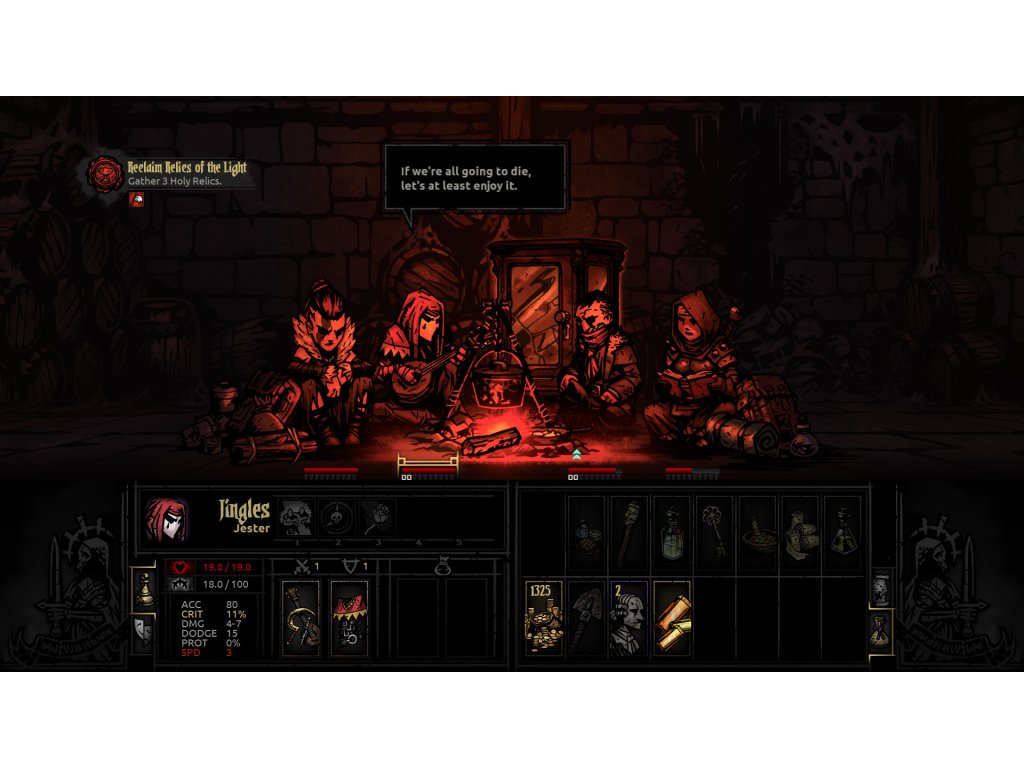The height and width of the screenshot is (768, 1024).
Task: Select the green flask provision slot
Action: (x=841, y=532)
